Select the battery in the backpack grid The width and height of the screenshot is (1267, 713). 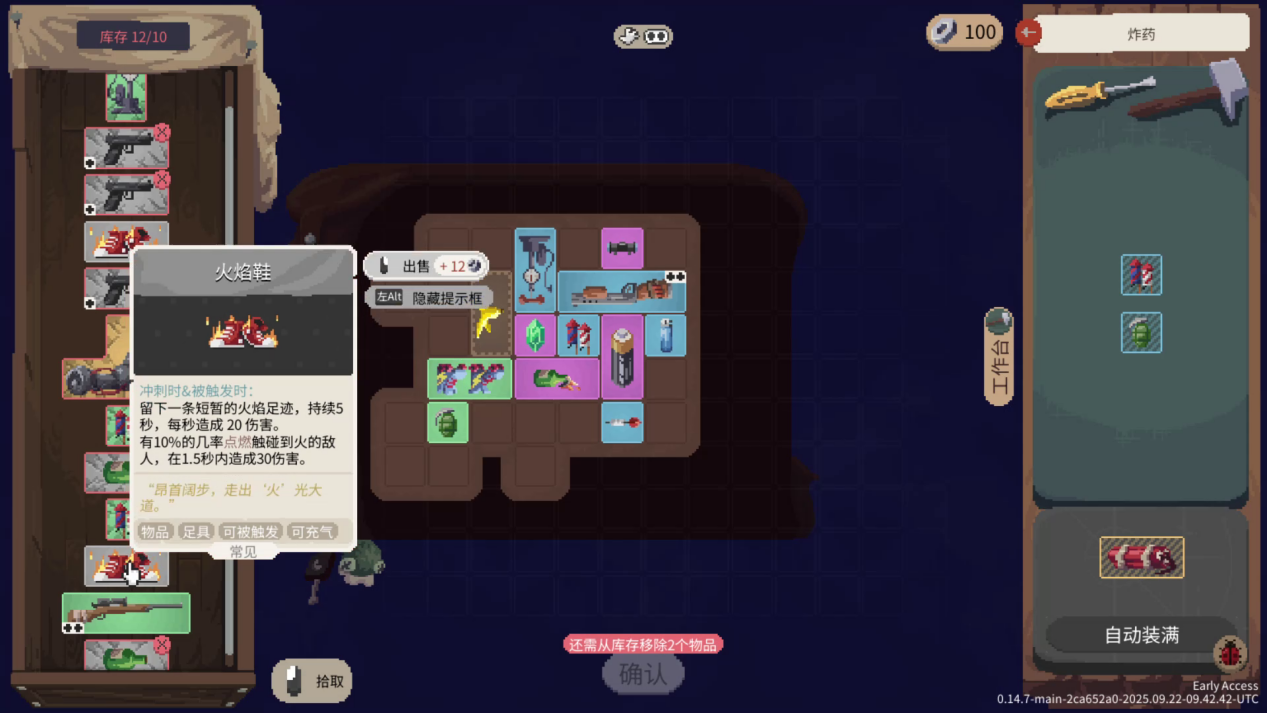click(x=622, y=358)
